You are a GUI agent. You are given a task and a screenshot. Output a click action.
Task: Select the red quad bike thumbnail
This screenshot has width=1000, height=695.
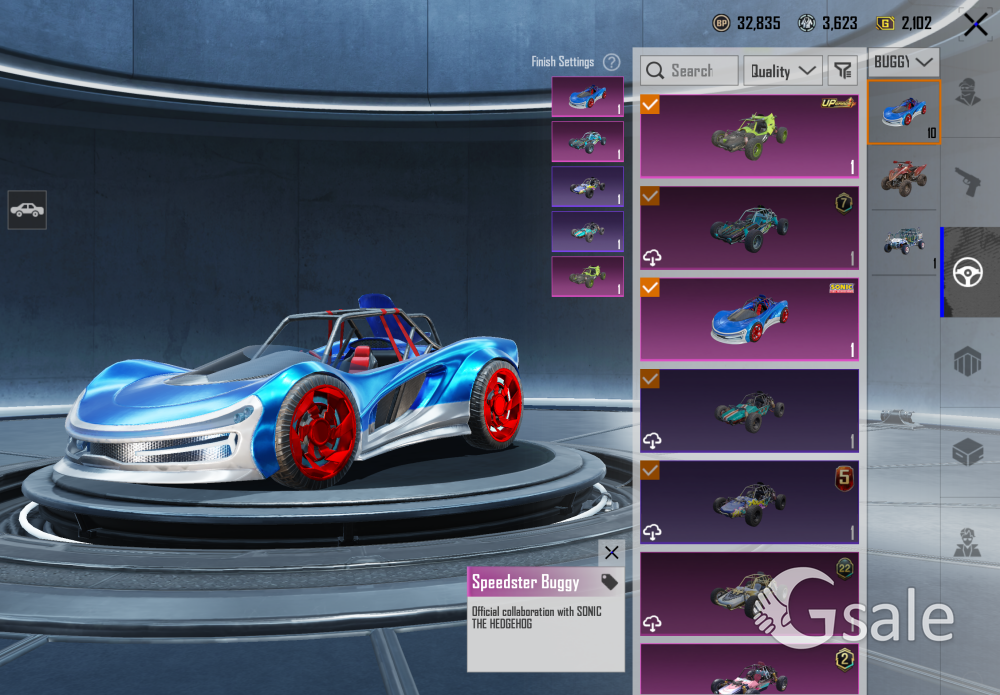coord(904,177)
